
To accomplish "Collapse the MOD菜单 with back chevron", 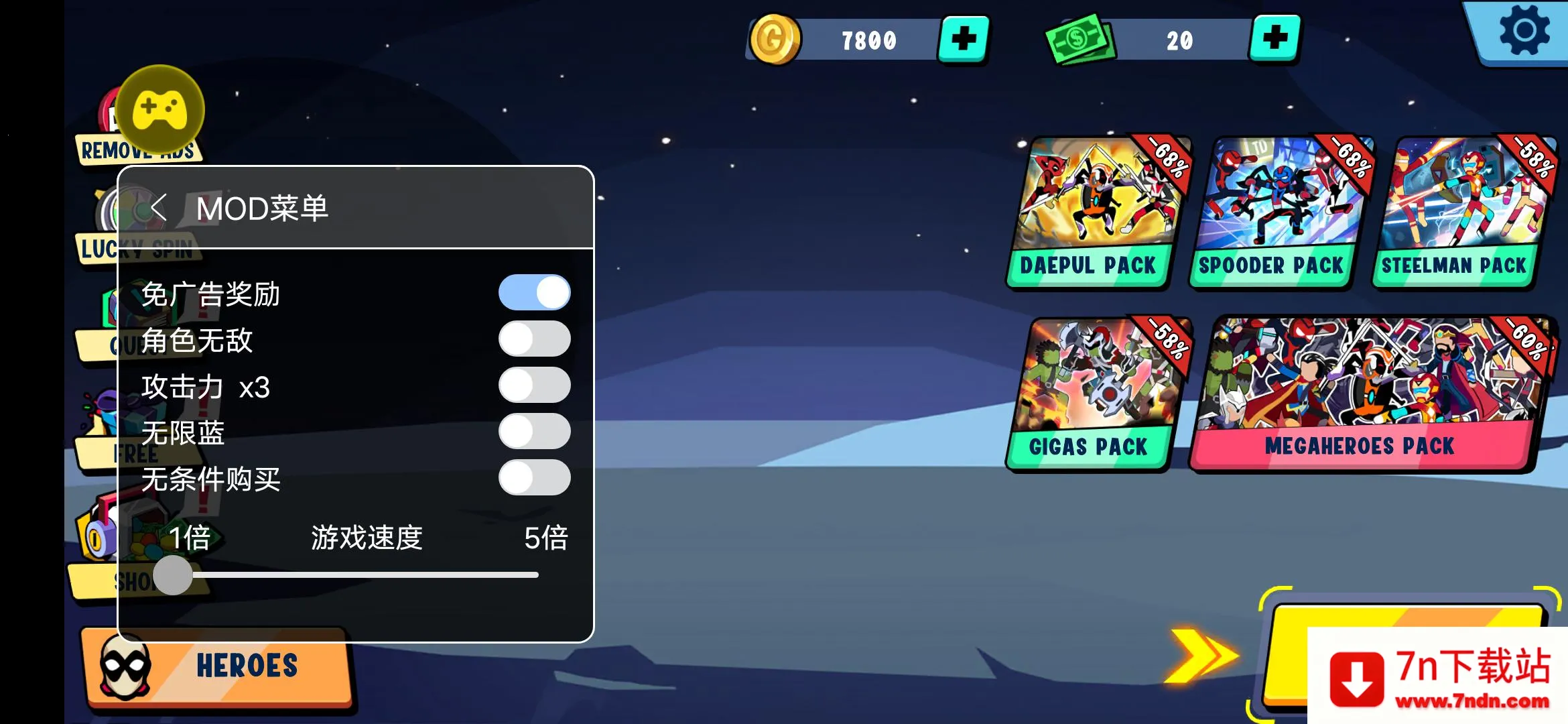I will 159,208.
